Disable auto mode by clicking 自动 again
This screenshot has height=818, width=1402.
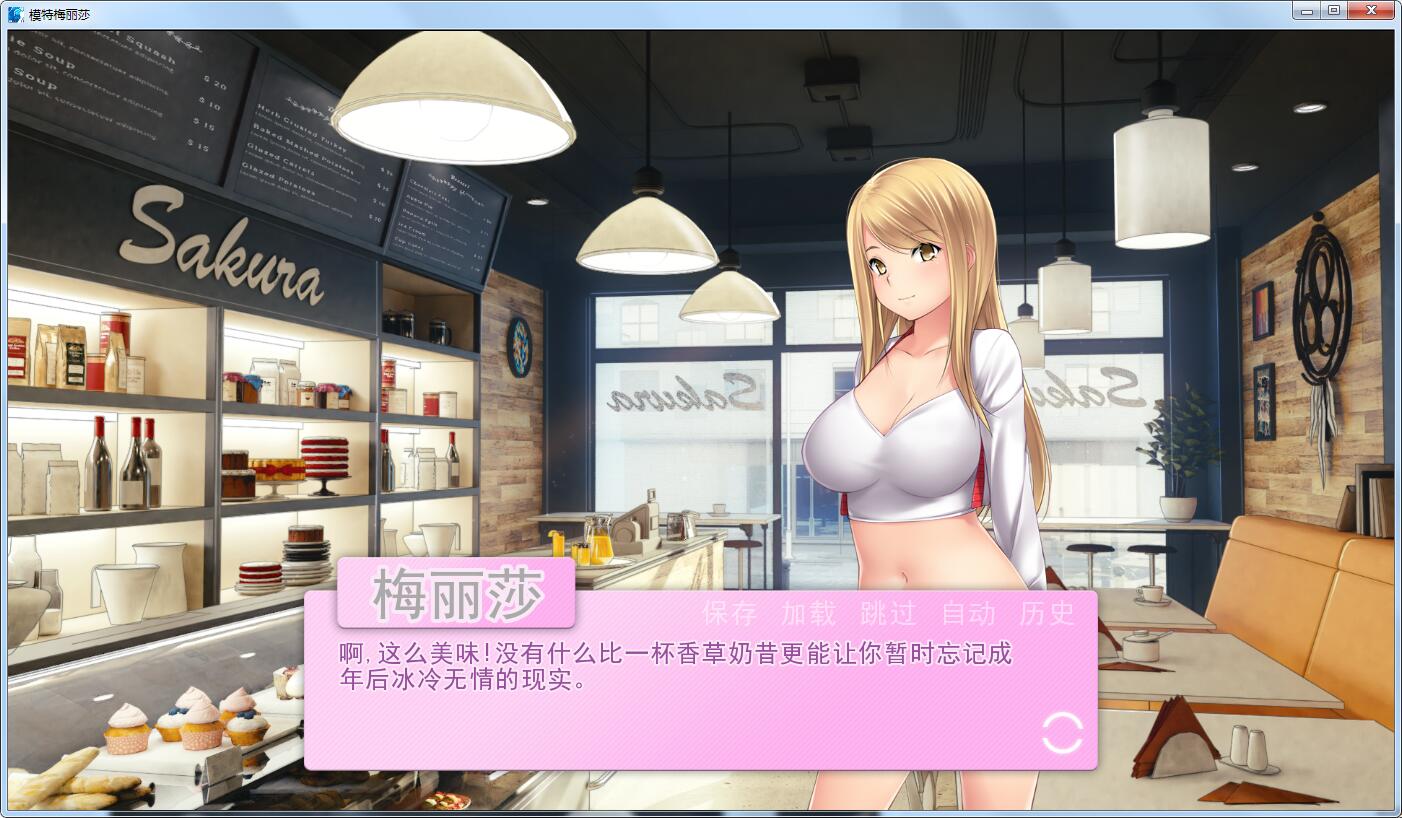[x=969, y=614]
